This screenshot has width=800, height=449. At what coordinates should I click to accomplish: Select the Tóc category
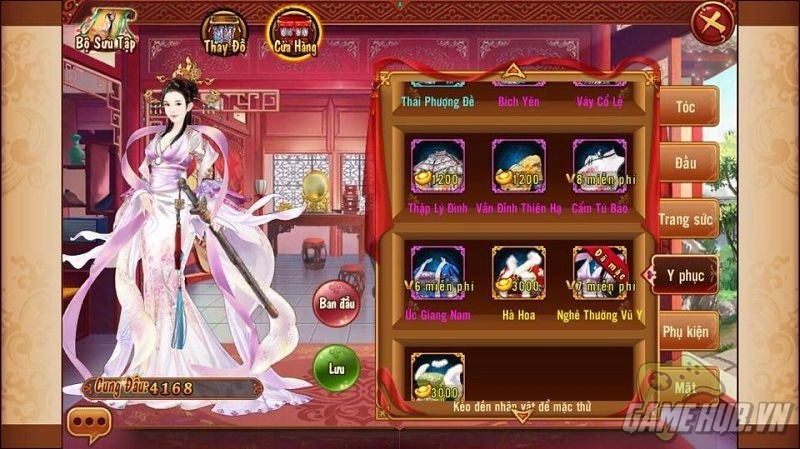tap(686, 106)
